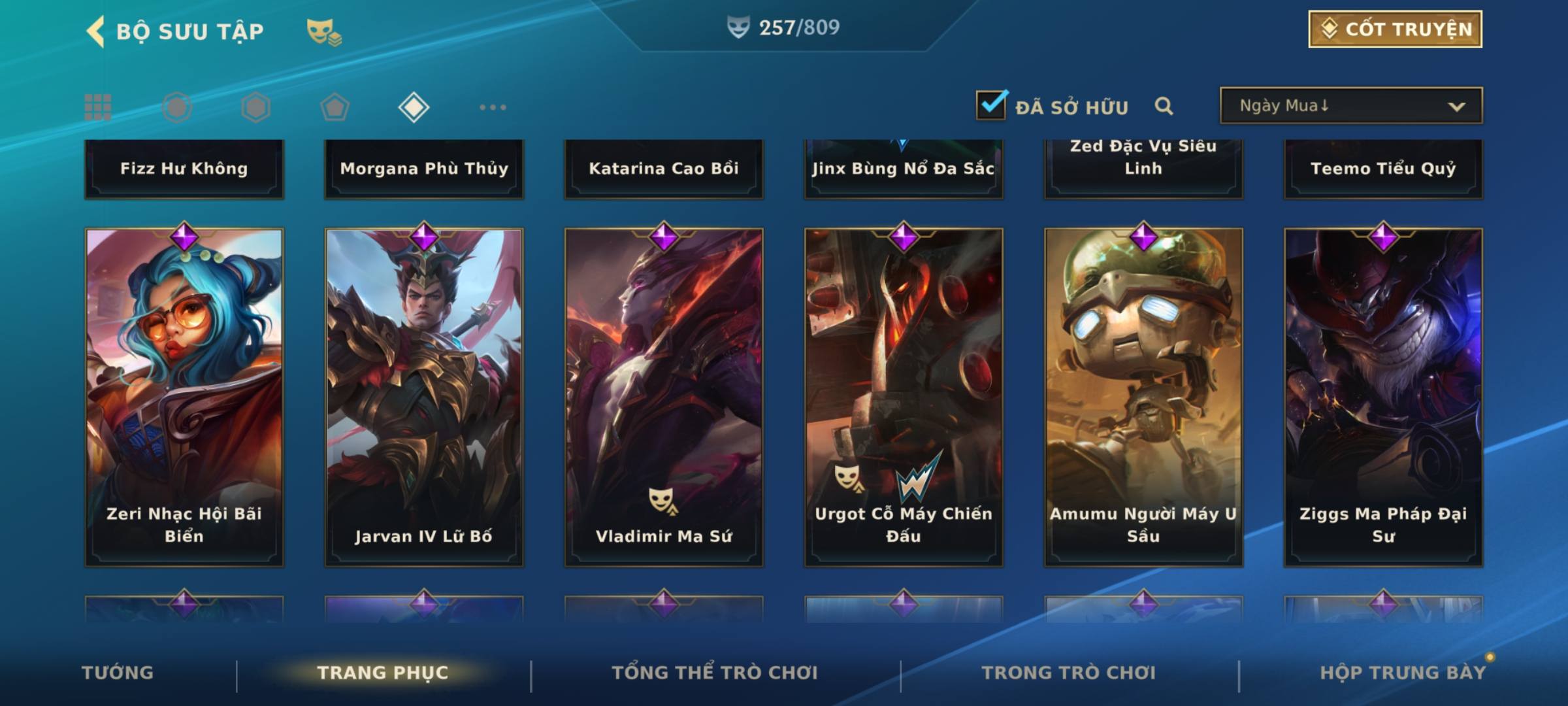
Task: Click the magnifying glass search icon
Action: (1164, 106)
